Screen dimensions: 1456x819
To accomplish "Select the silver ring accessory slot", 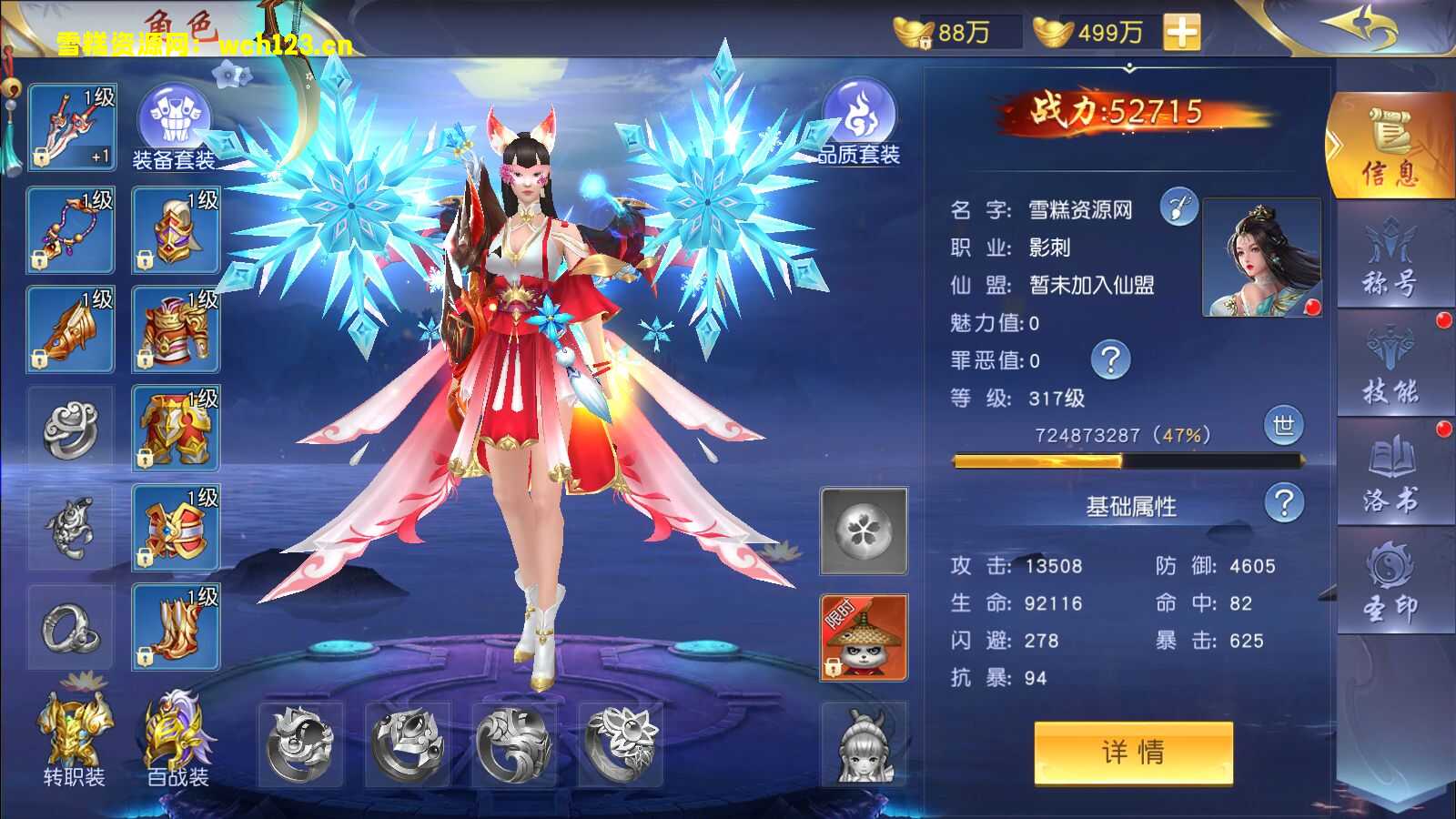I will pos(71,428).
